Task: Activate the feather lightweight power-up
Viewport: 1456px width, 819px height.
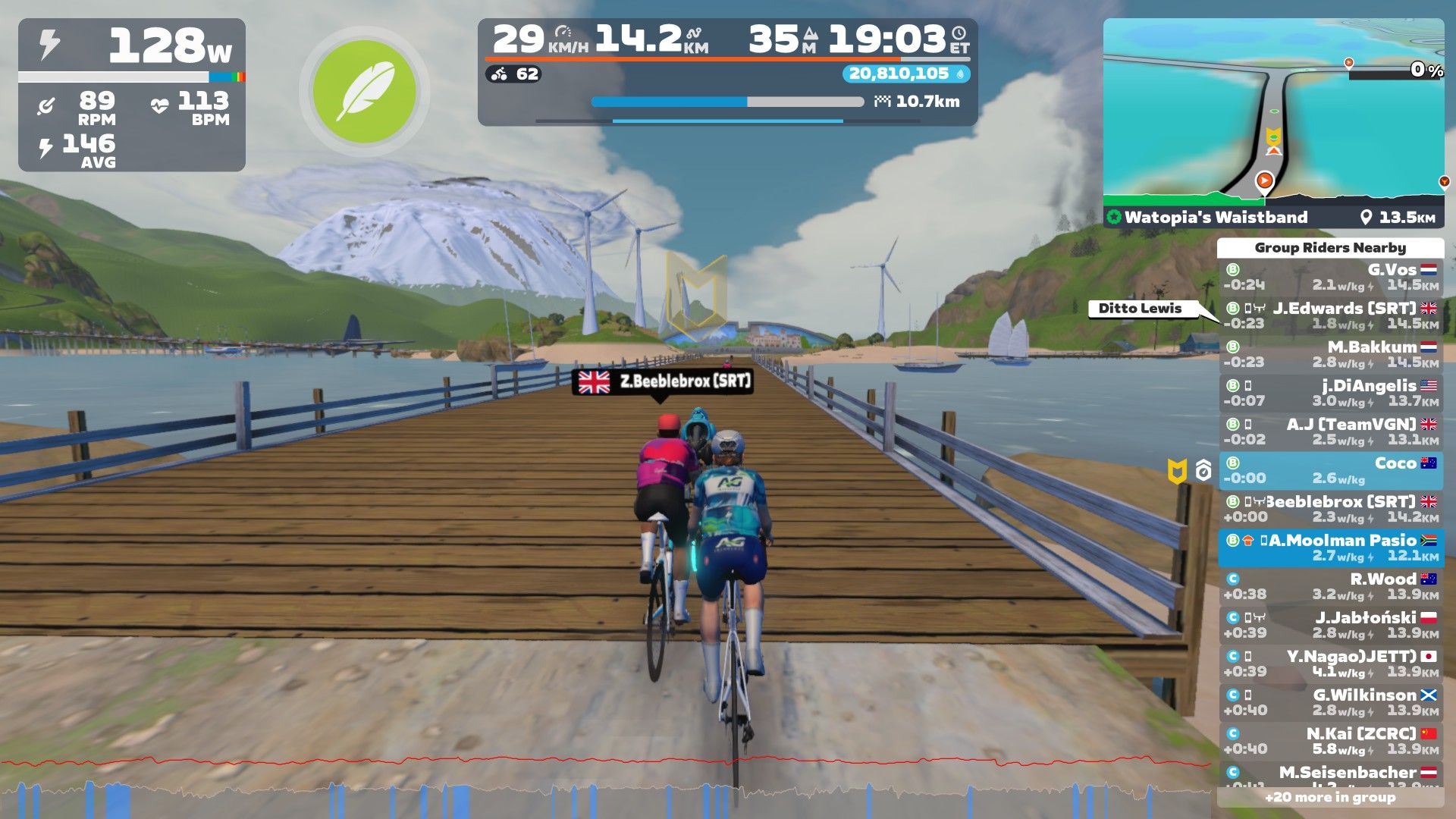Action: coord(364,92)
